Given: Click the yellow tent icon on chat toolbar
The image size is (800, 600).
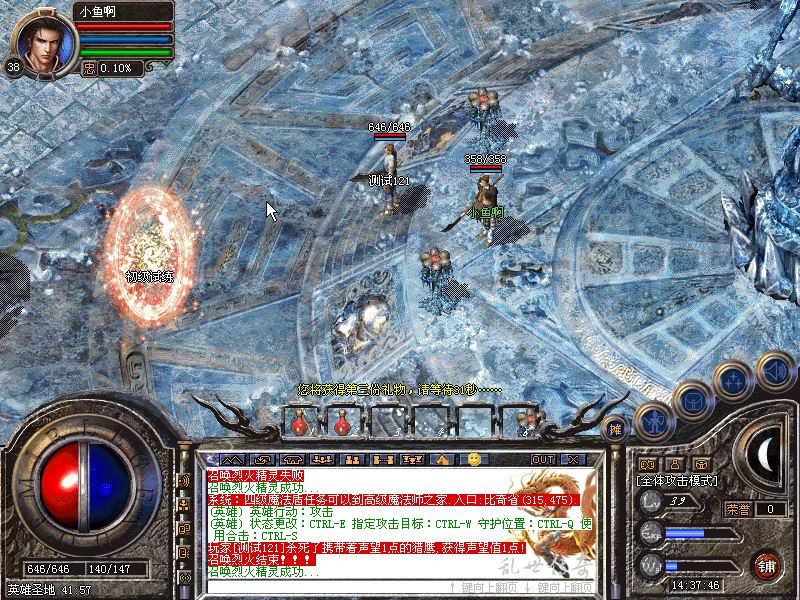Looking at the screenshot, I should [442, 459].
